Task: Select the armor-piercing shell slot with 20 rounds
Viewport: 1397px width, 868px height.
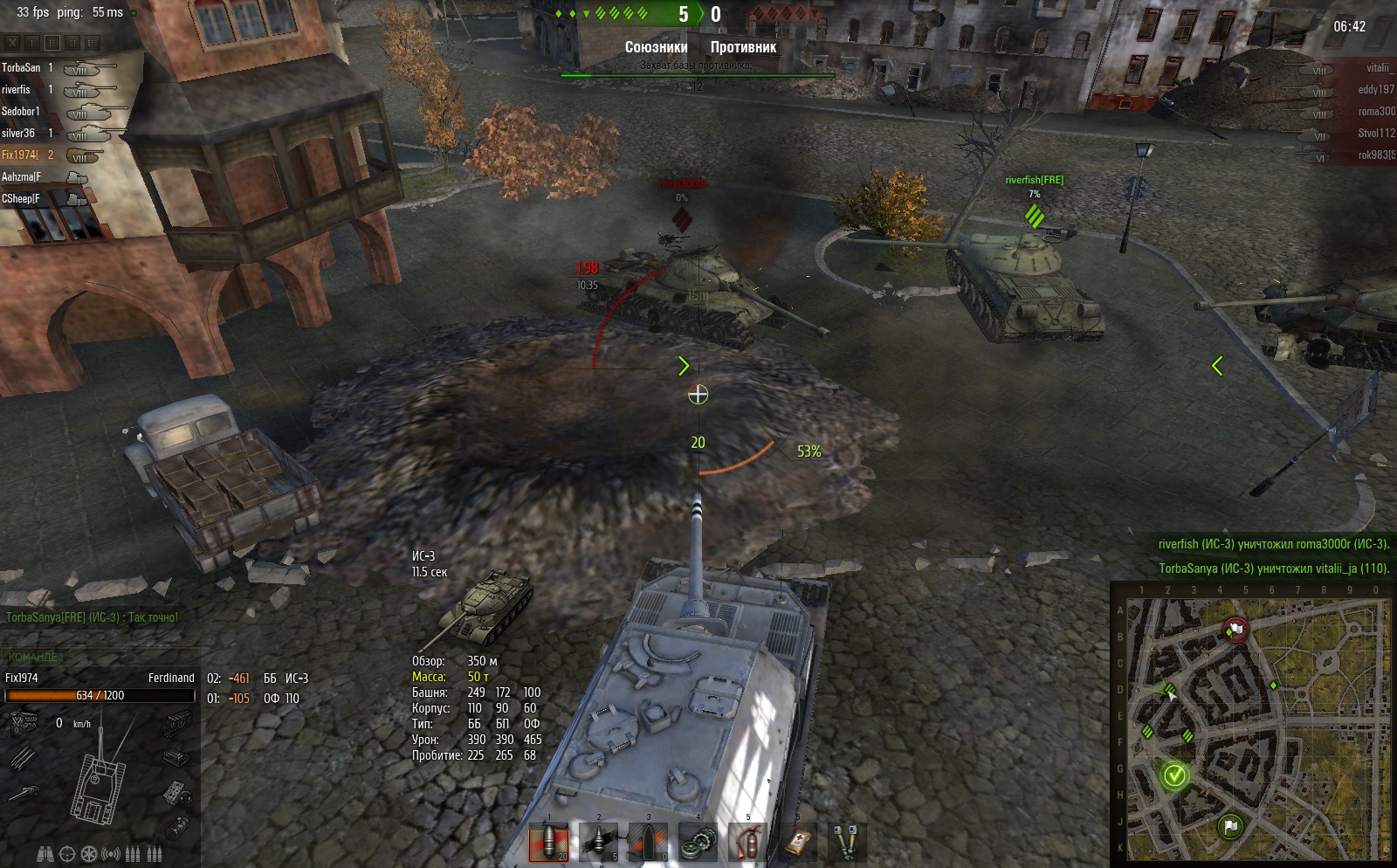Action: pos(548,842)
